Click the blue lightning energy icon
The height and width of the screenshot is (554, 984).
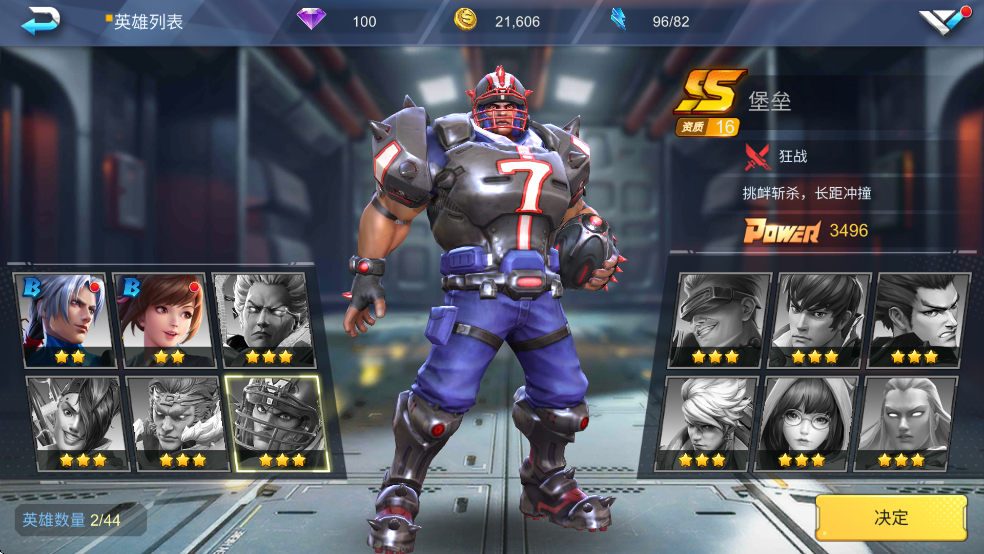(x=619, y=20)
